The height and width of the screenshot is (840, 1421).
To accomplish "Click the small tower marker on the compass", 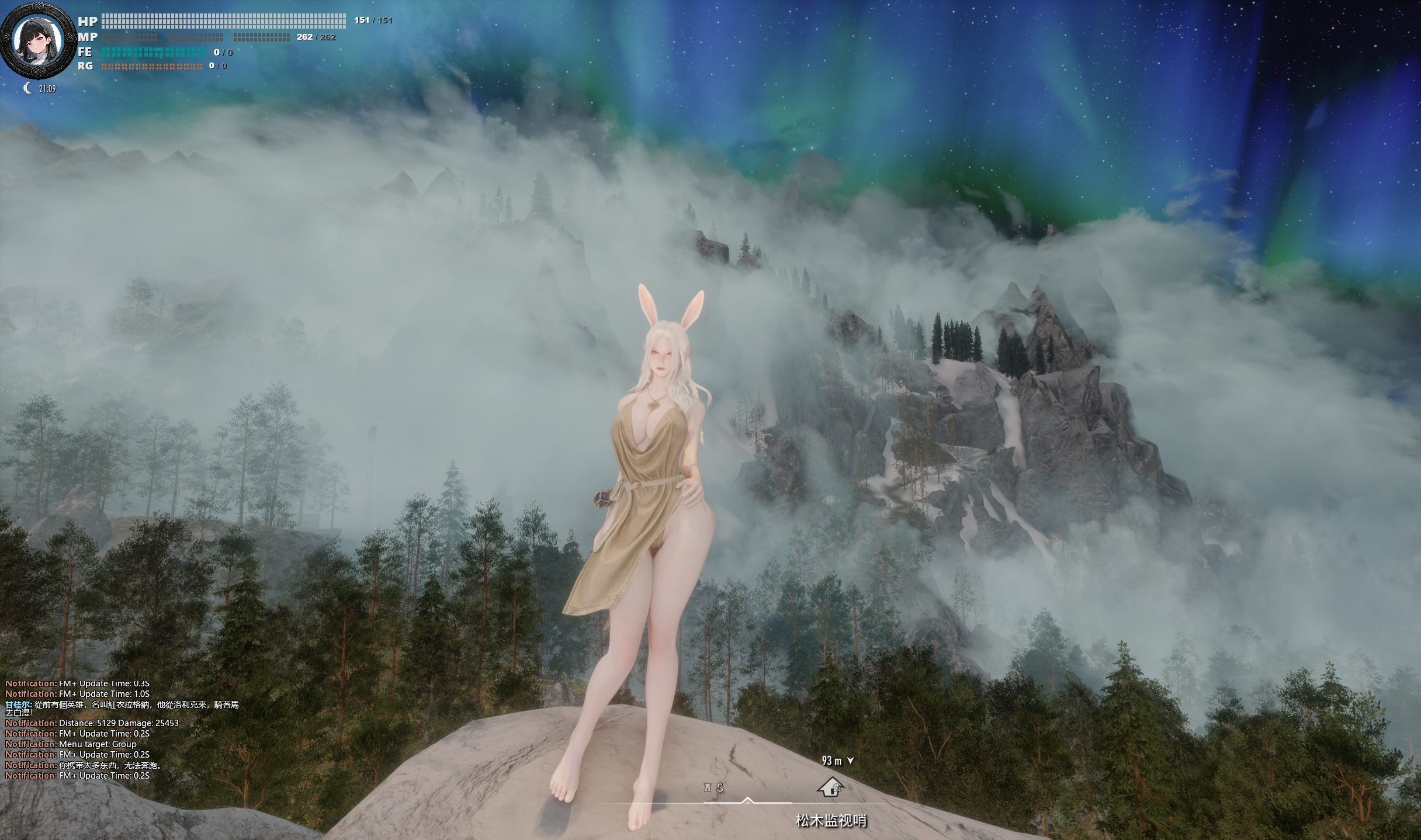I will (709, 787).
